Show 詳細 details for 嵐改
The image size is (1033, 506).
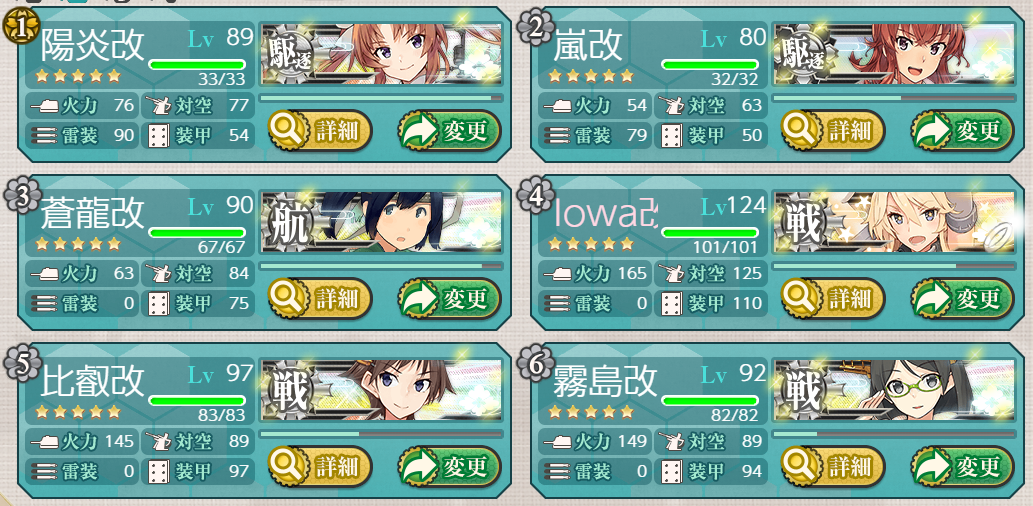(831, 130)
